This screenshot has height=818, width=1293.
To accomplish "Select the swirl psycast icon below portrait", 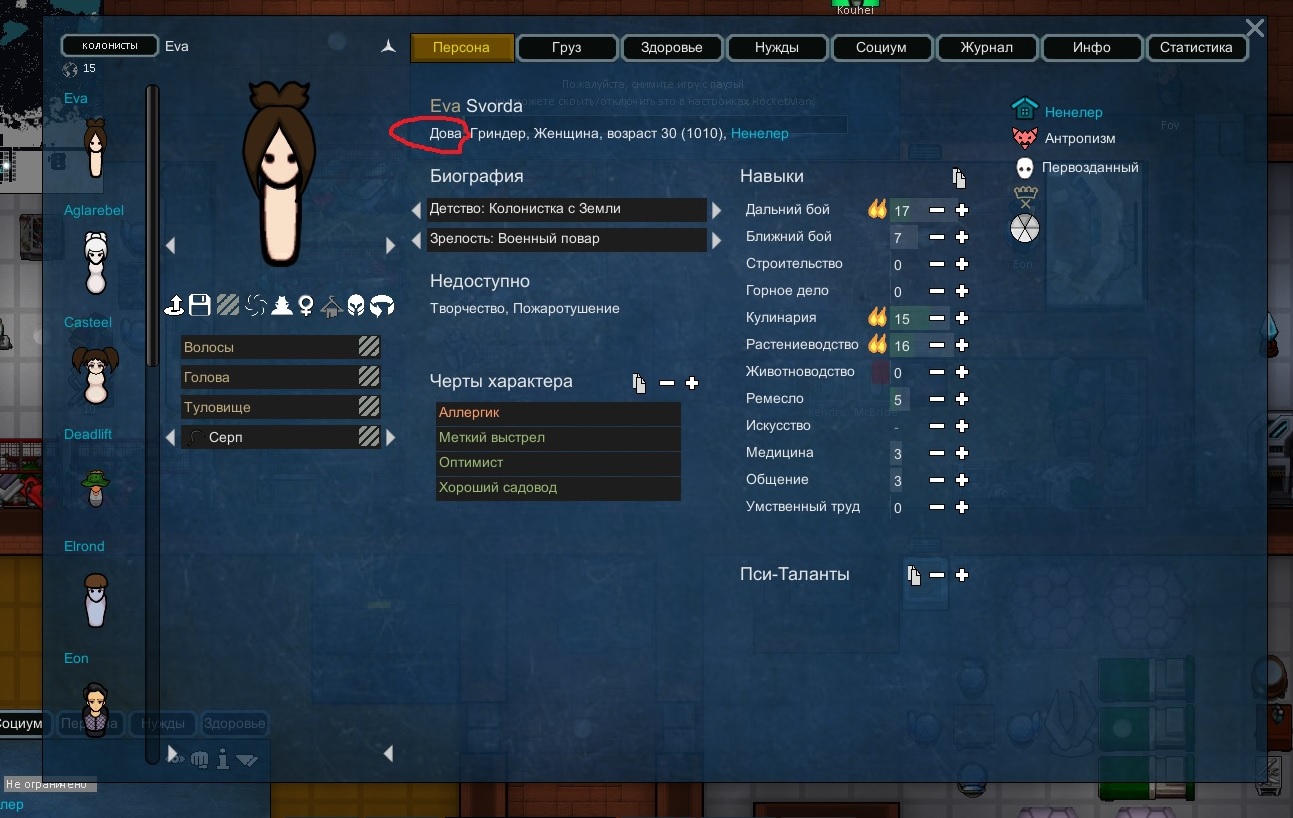I will coord(257,306).
